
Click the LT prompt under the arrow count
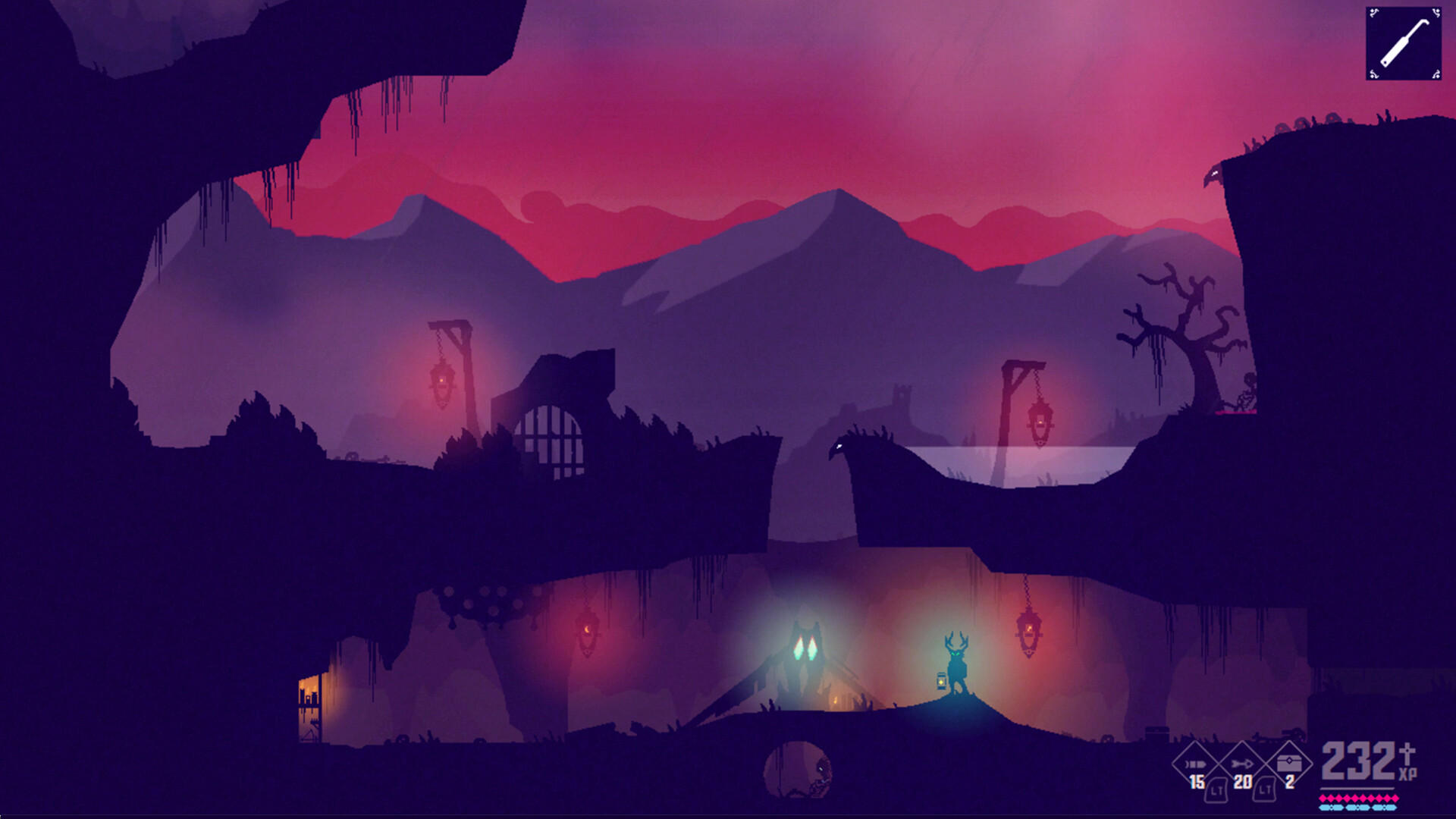[x=1265, y=790]
